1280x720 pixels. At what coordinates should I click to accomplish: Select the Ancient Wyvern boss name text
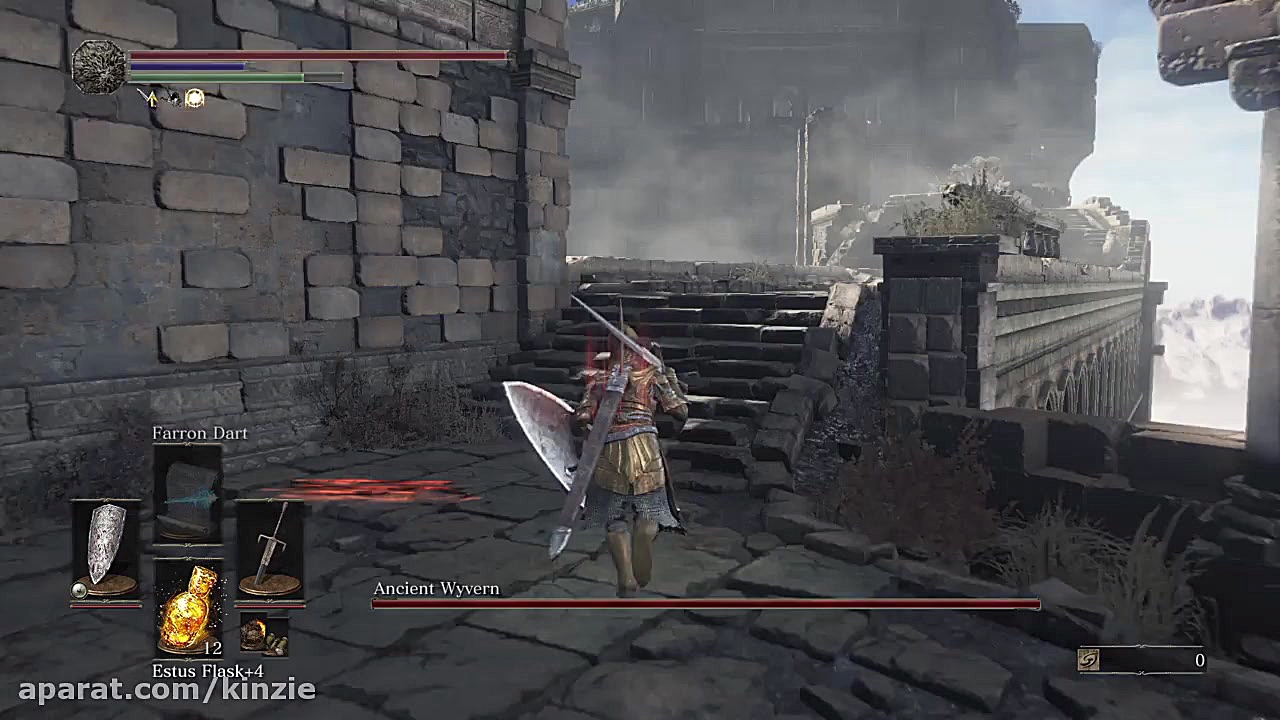(436, 589)
